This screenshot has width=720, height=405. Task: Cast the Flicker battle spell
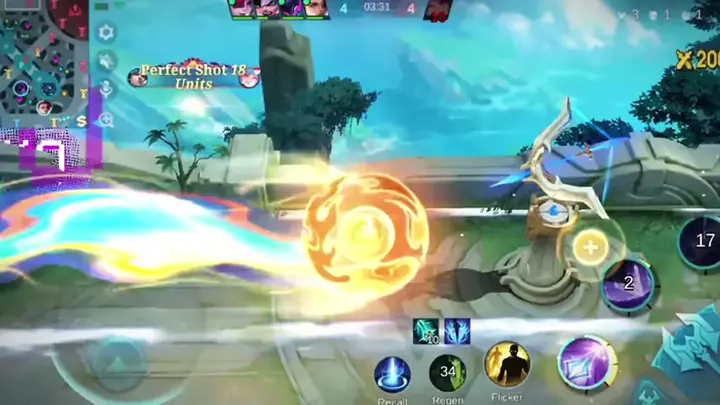[507, 364]
